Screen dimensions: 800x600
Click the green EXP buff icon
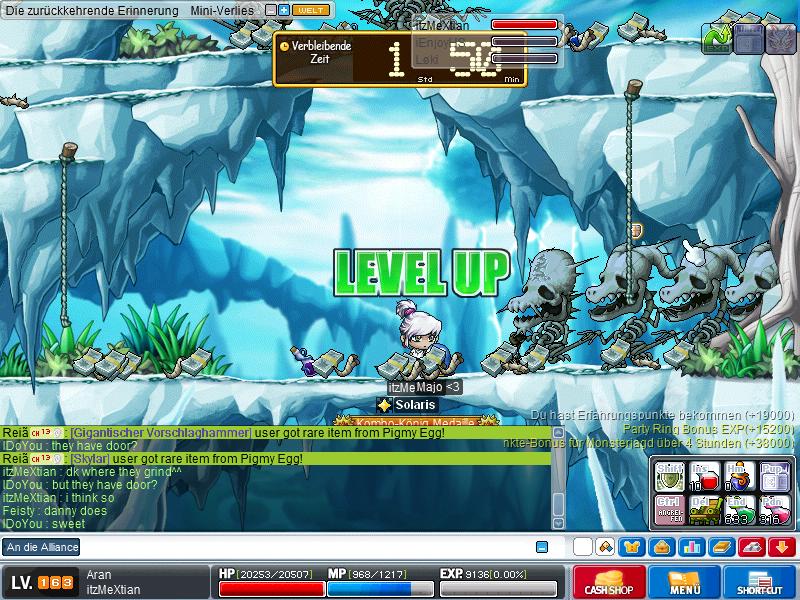click(x=716, y=38)
